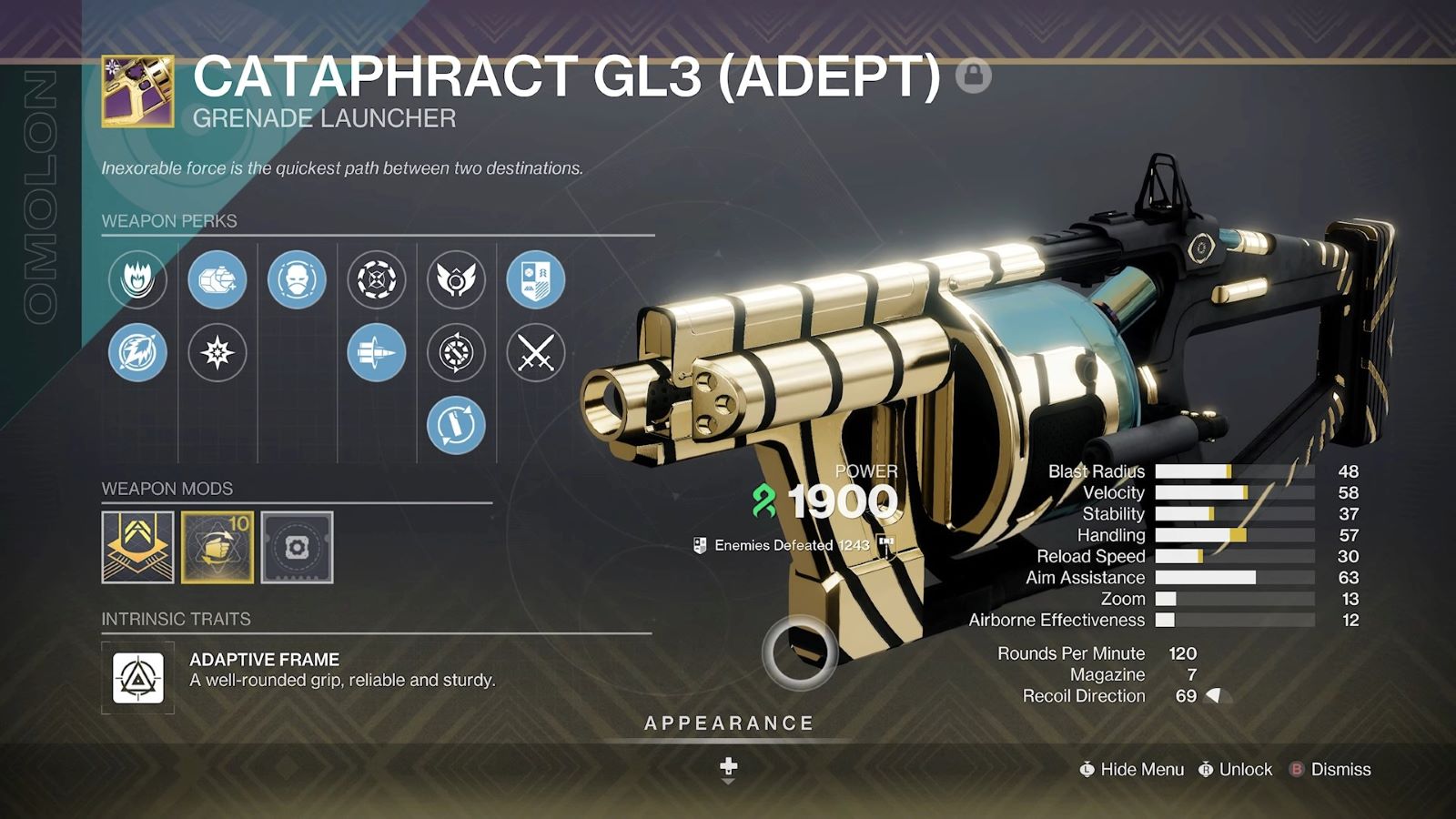Click the gold Adept mod in Weapon Mods
This screenshot has height=819, width=1456.
tap(137, 546)
